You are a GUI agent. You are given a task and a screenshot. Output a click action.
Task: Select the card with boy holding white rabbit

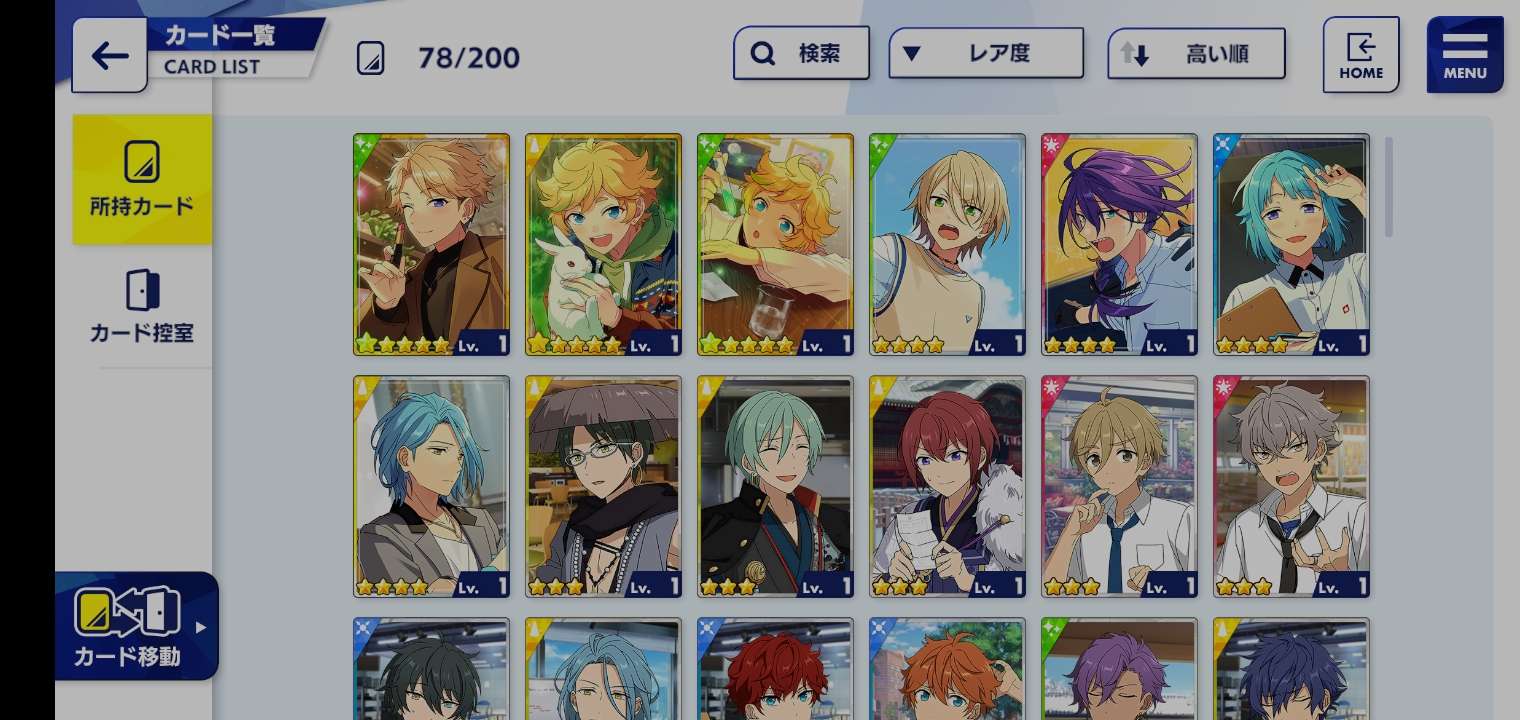coord(603,244)
